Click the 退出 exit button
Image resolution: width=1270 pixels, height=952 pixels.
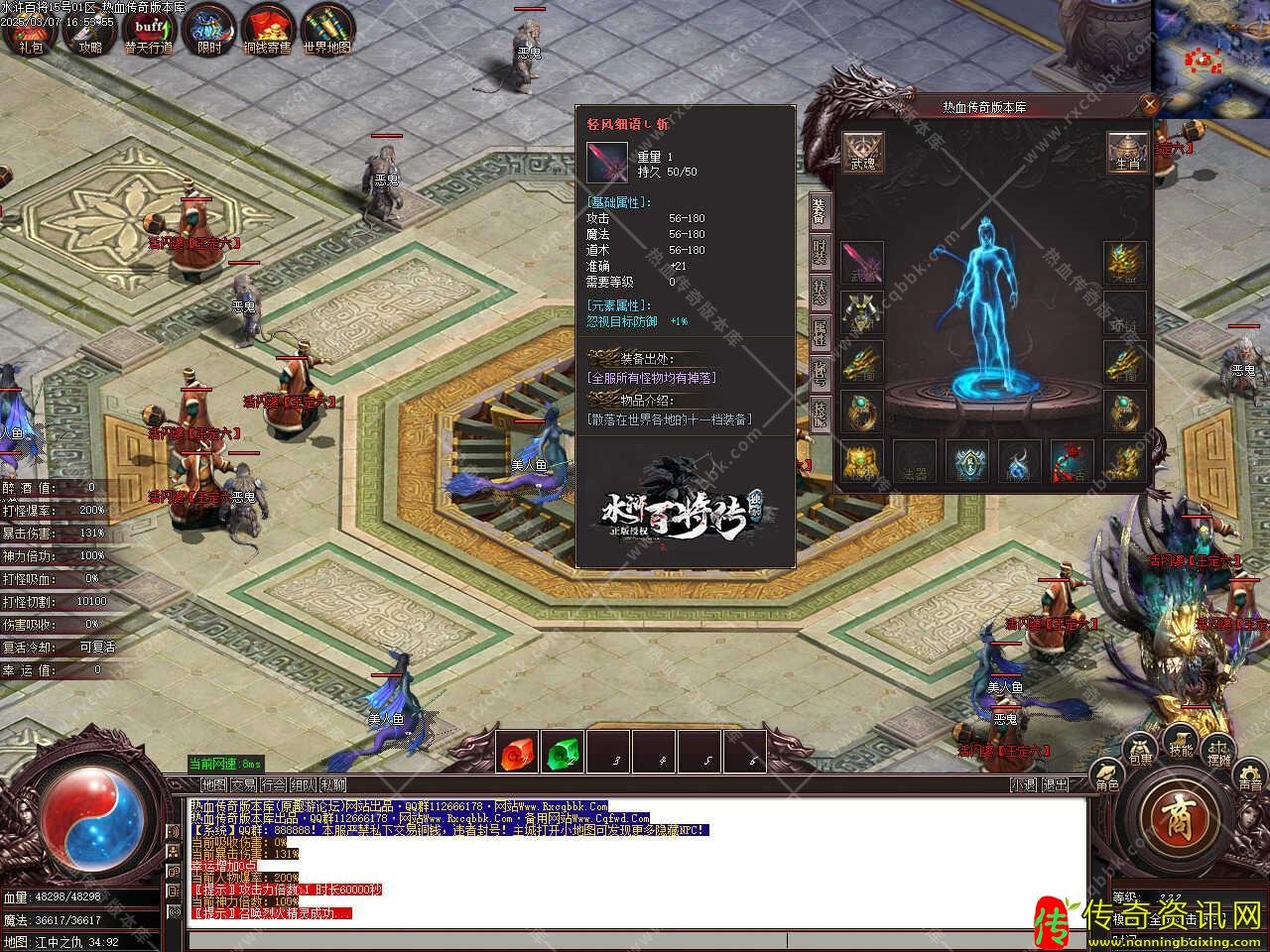[x=1056, y=784]
